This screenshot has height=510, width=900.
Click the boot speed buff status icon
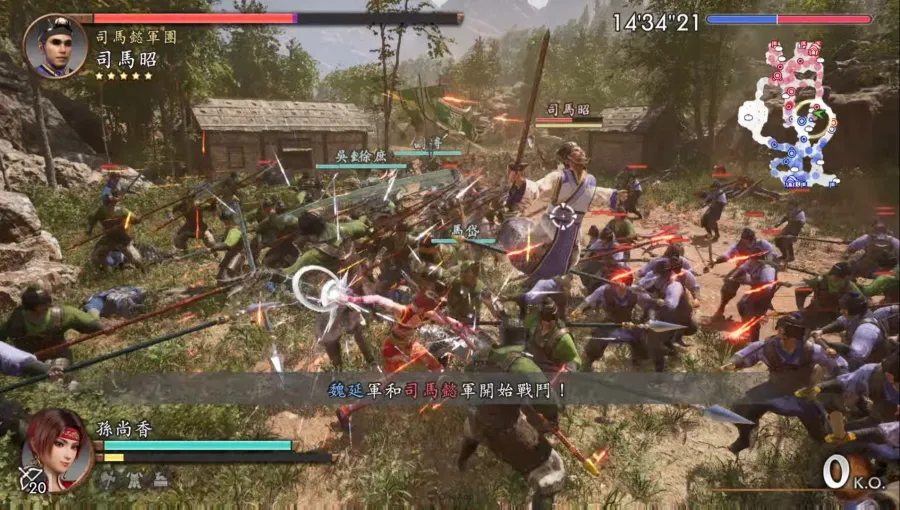[x=160, y=480]
